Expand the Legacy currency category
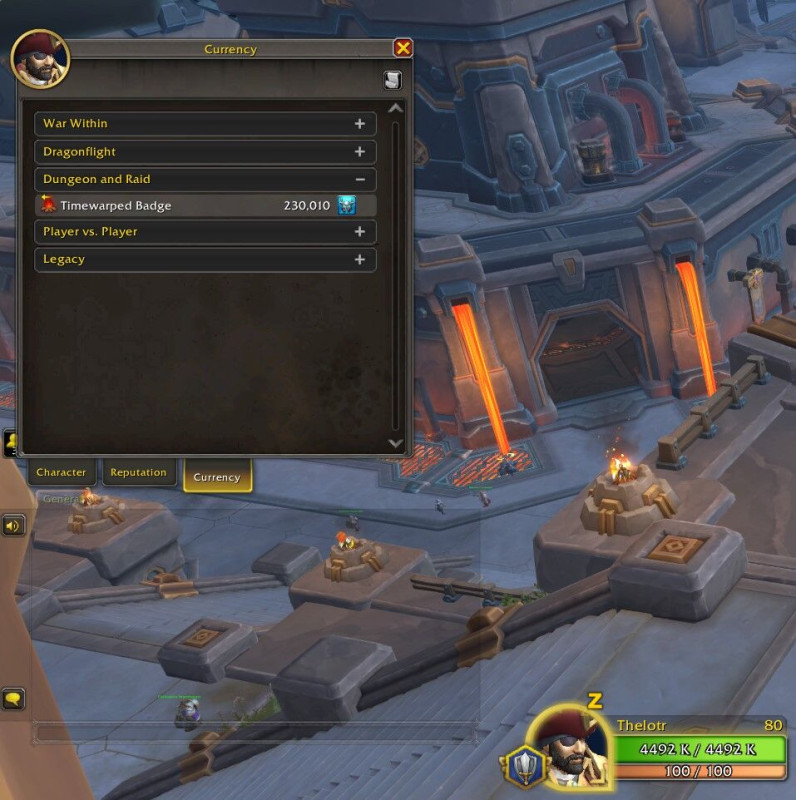The width and height of the screenshot is (796, 800). (359, 260)
